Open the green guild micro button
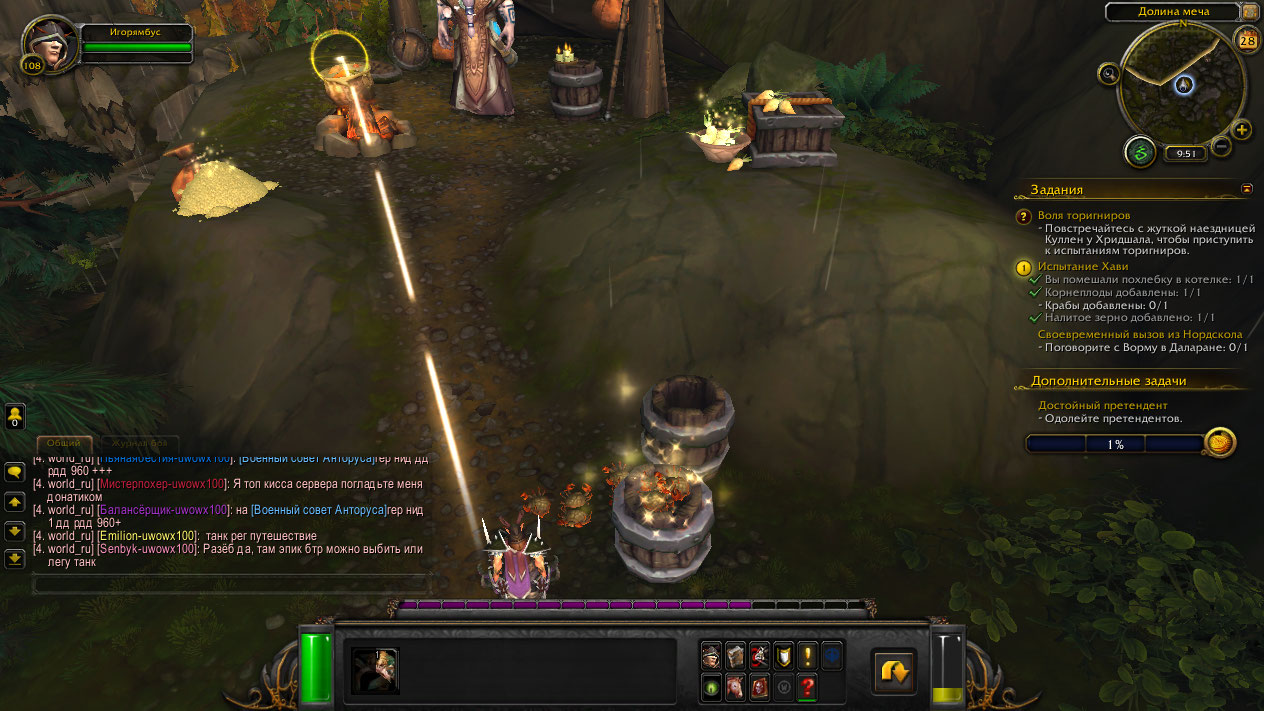 point(711,687)
